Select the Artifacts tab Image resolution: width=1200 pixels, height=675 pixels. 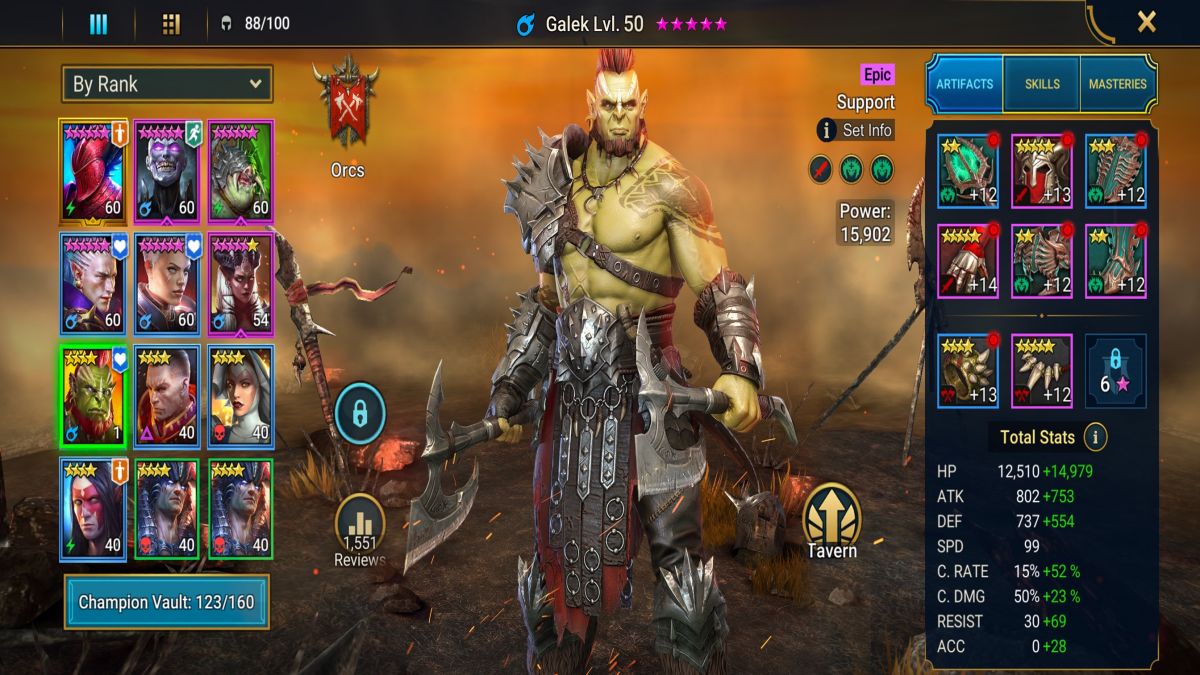(x=964, y=85)
